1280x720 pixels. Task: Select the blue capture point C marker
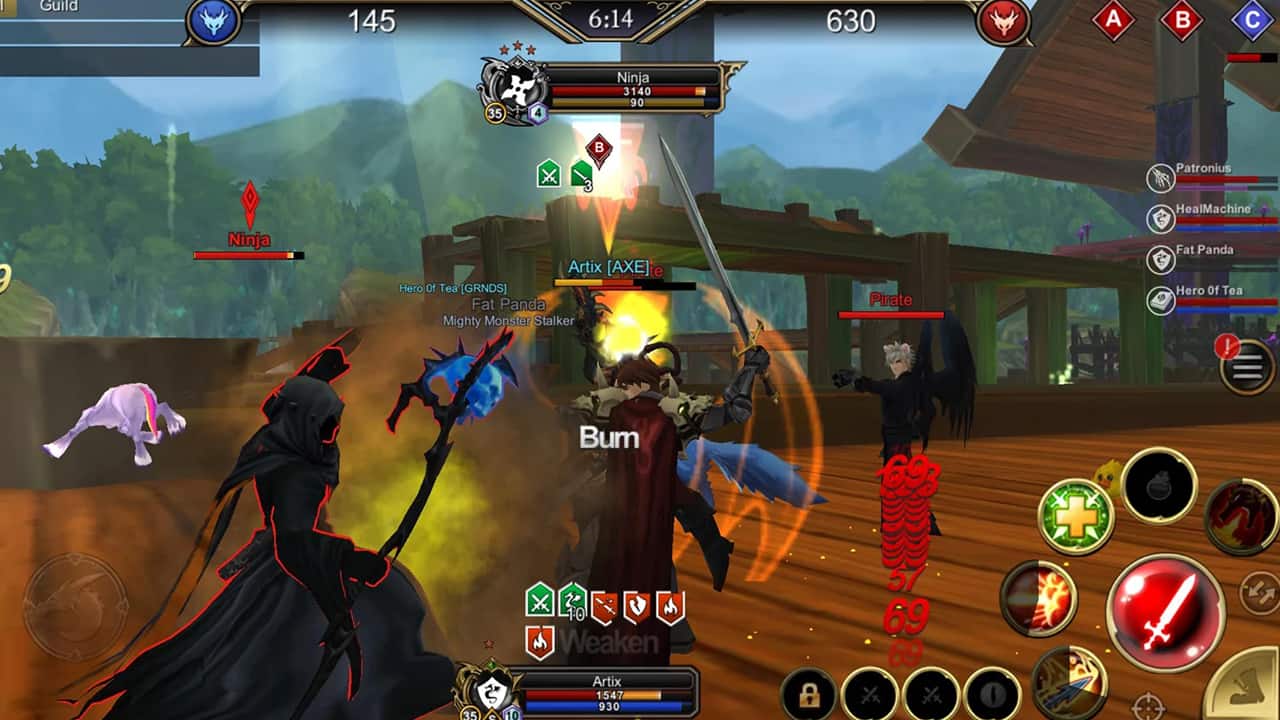pos(1252,20)
